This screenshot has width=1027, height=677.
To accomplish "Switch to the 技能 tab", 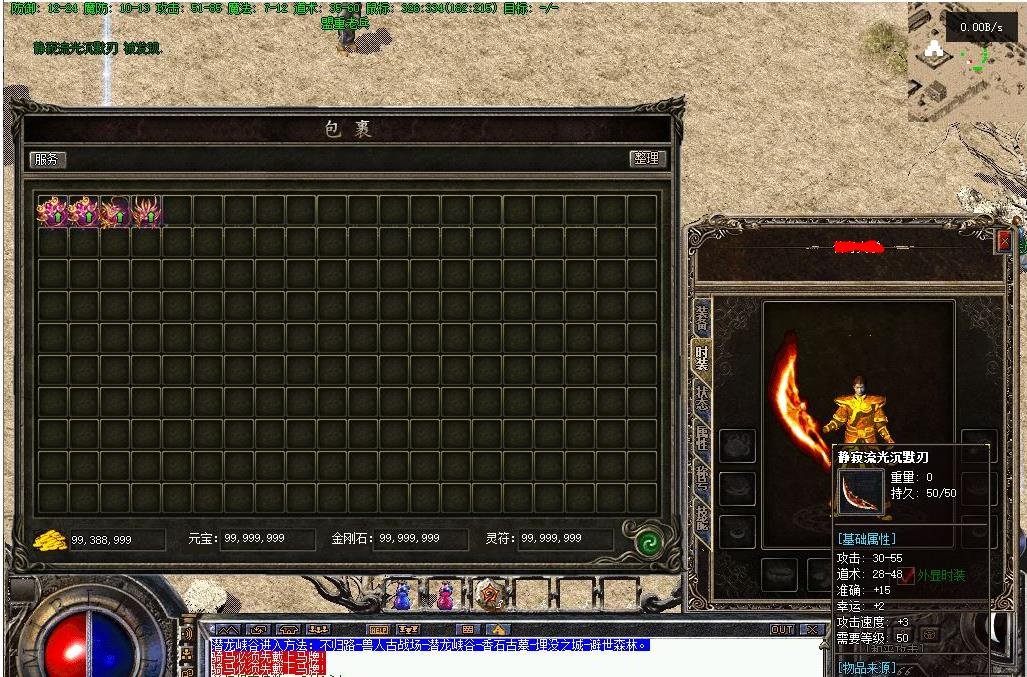I will (702, 517).
